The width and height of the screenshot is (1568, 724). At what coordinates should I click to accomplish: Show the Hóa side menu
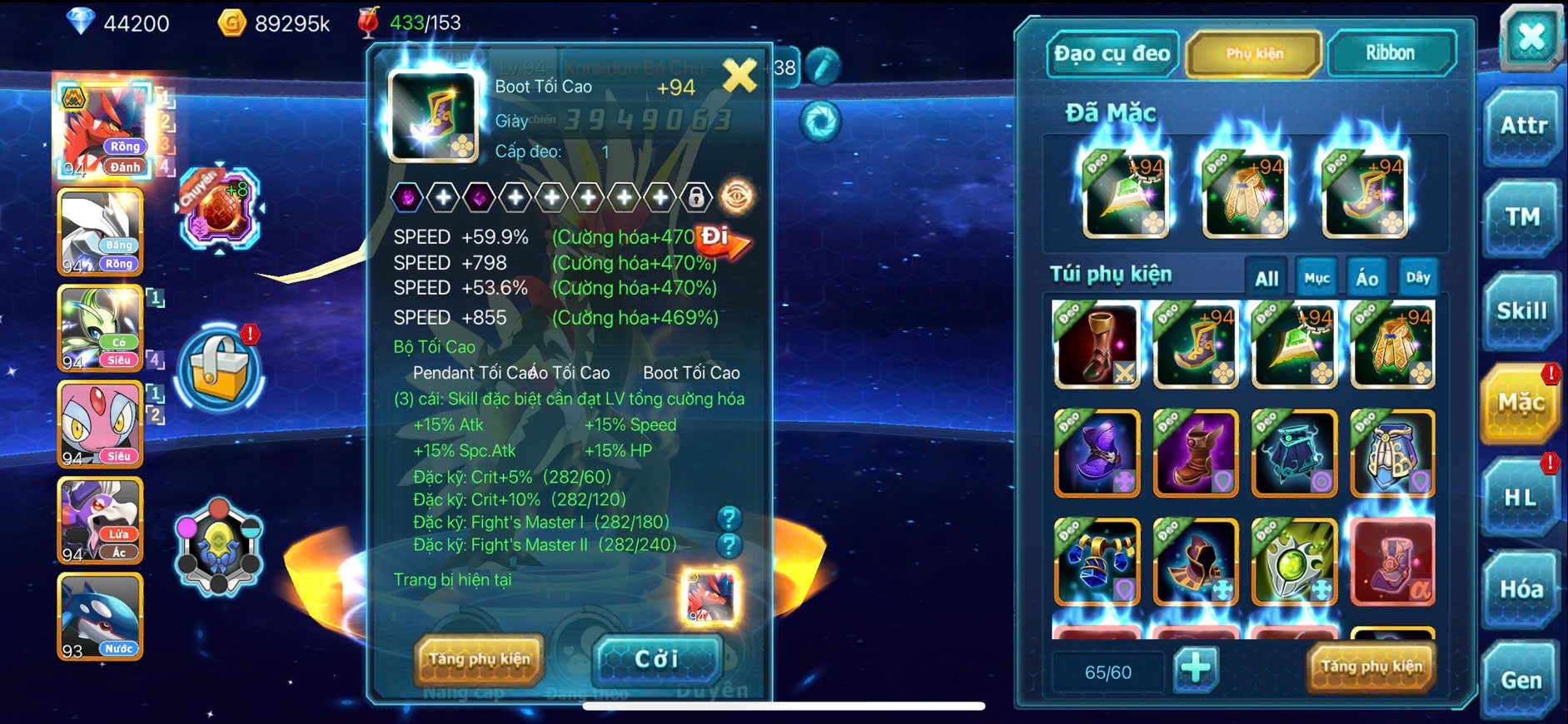[1521, 589]
